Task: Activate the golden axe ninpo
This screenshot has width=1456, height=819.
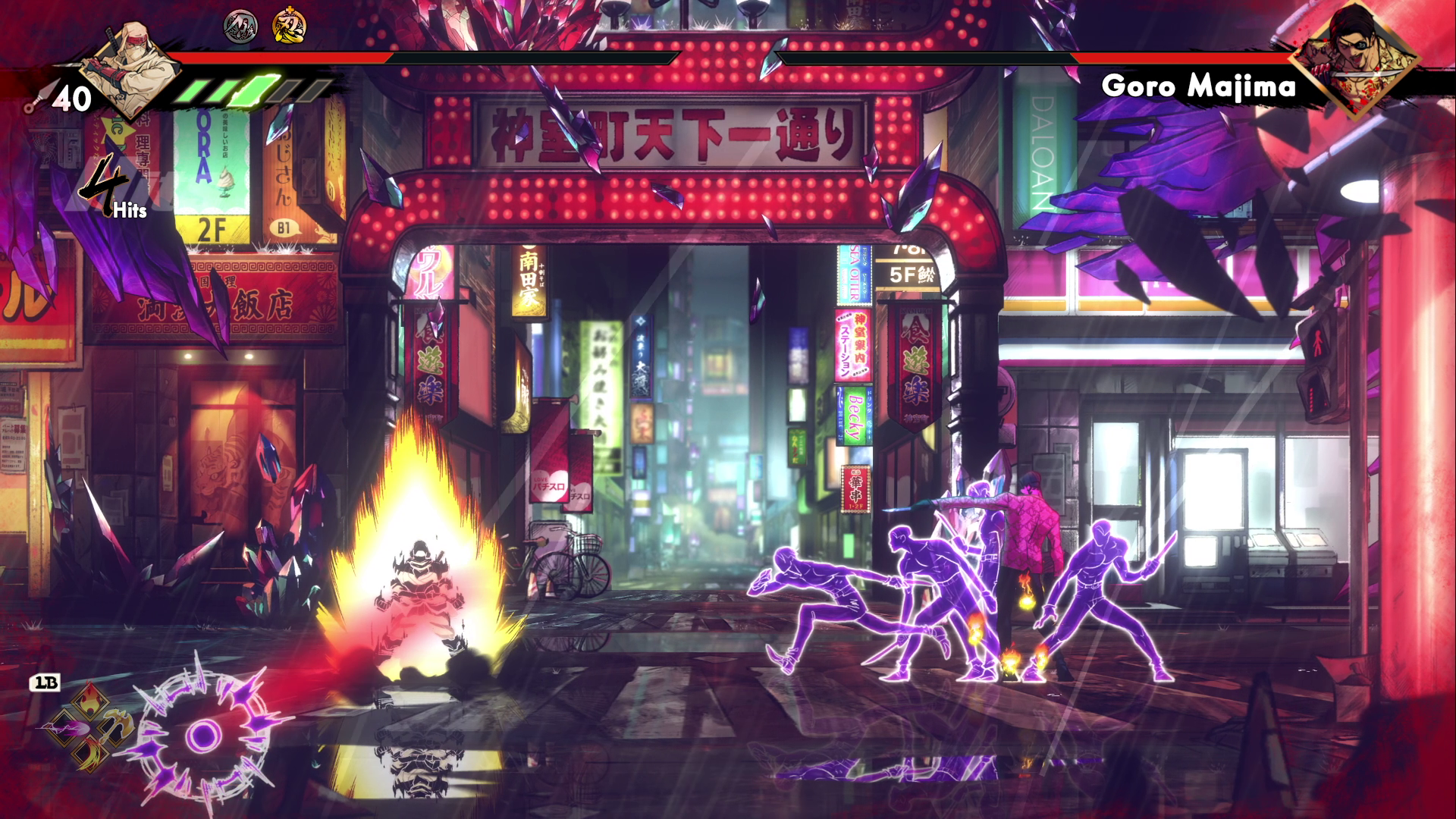Action: (x=115, y=726)
